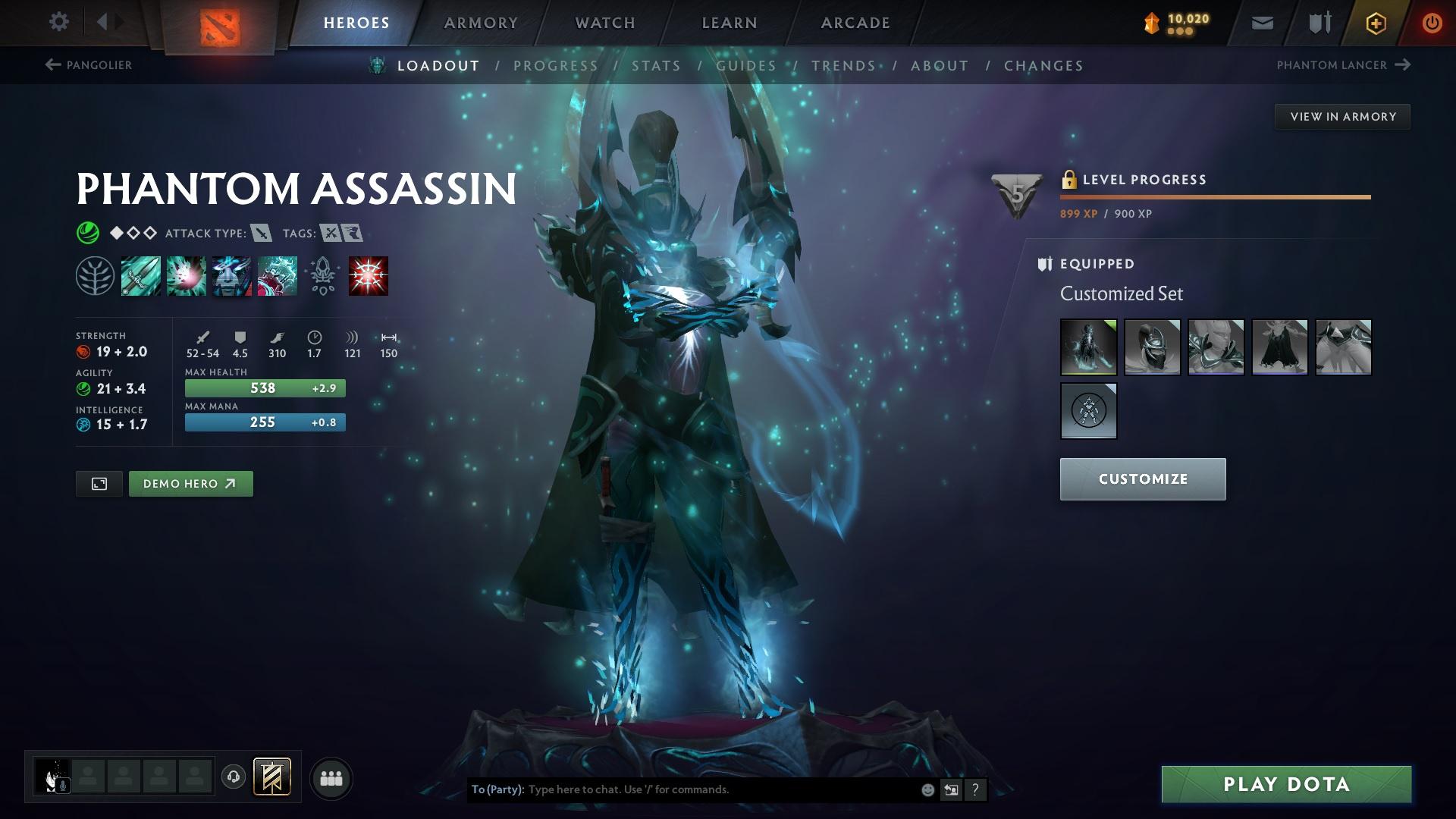
Task: Toggle the hero portrait fullscreen view button
Action: tap(99, 483)
